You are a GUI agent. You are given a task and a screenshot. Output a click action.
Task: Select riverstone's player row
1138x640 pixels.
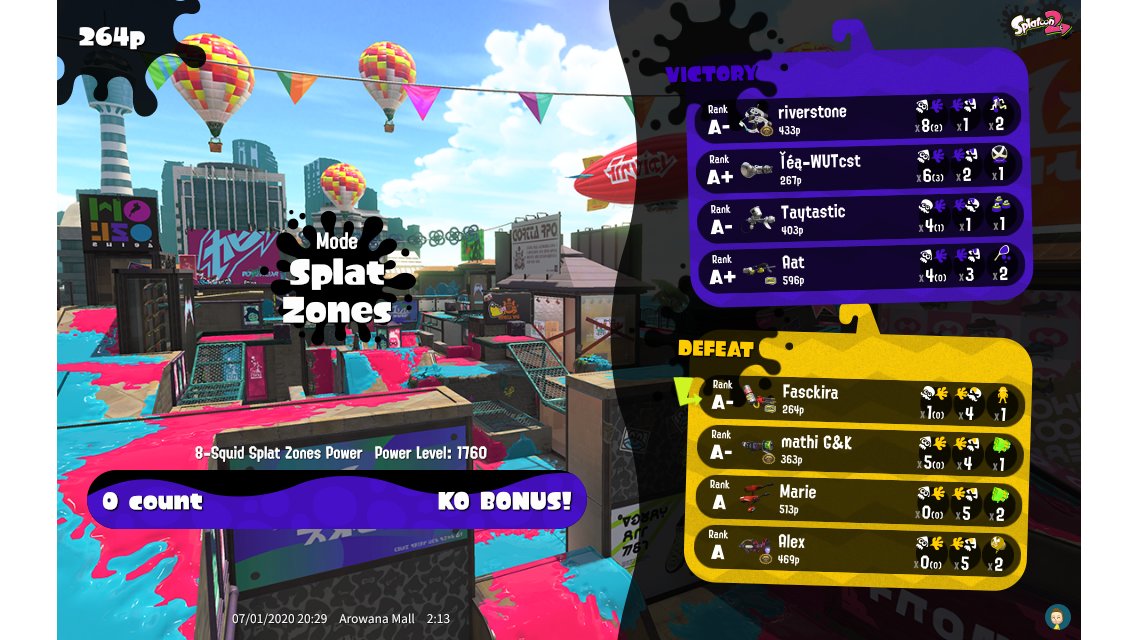pyautogui.click(x=860, y=119)
